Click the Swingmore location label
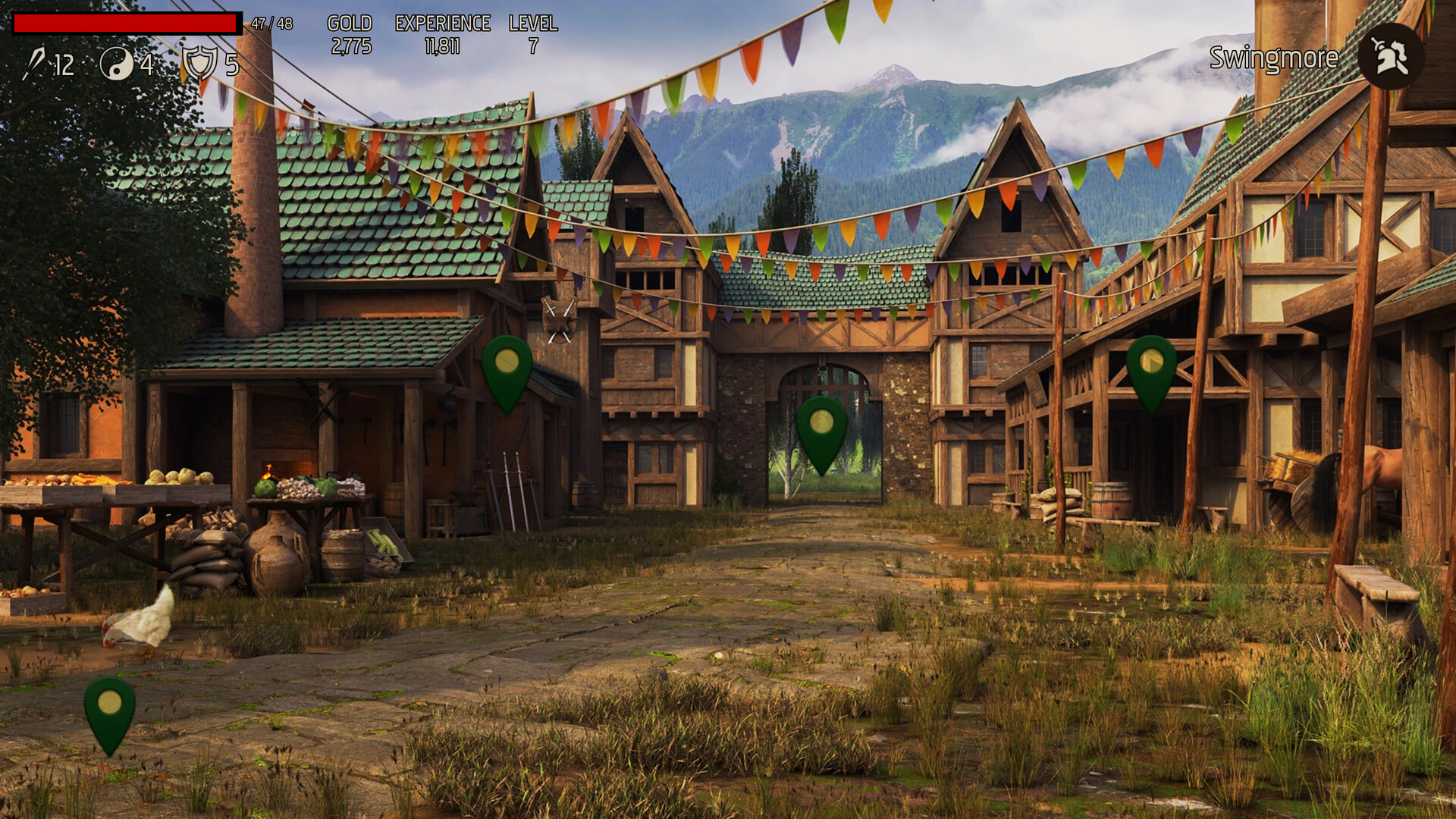This screenshot has width=1456, height=819. pos(1274,57)
